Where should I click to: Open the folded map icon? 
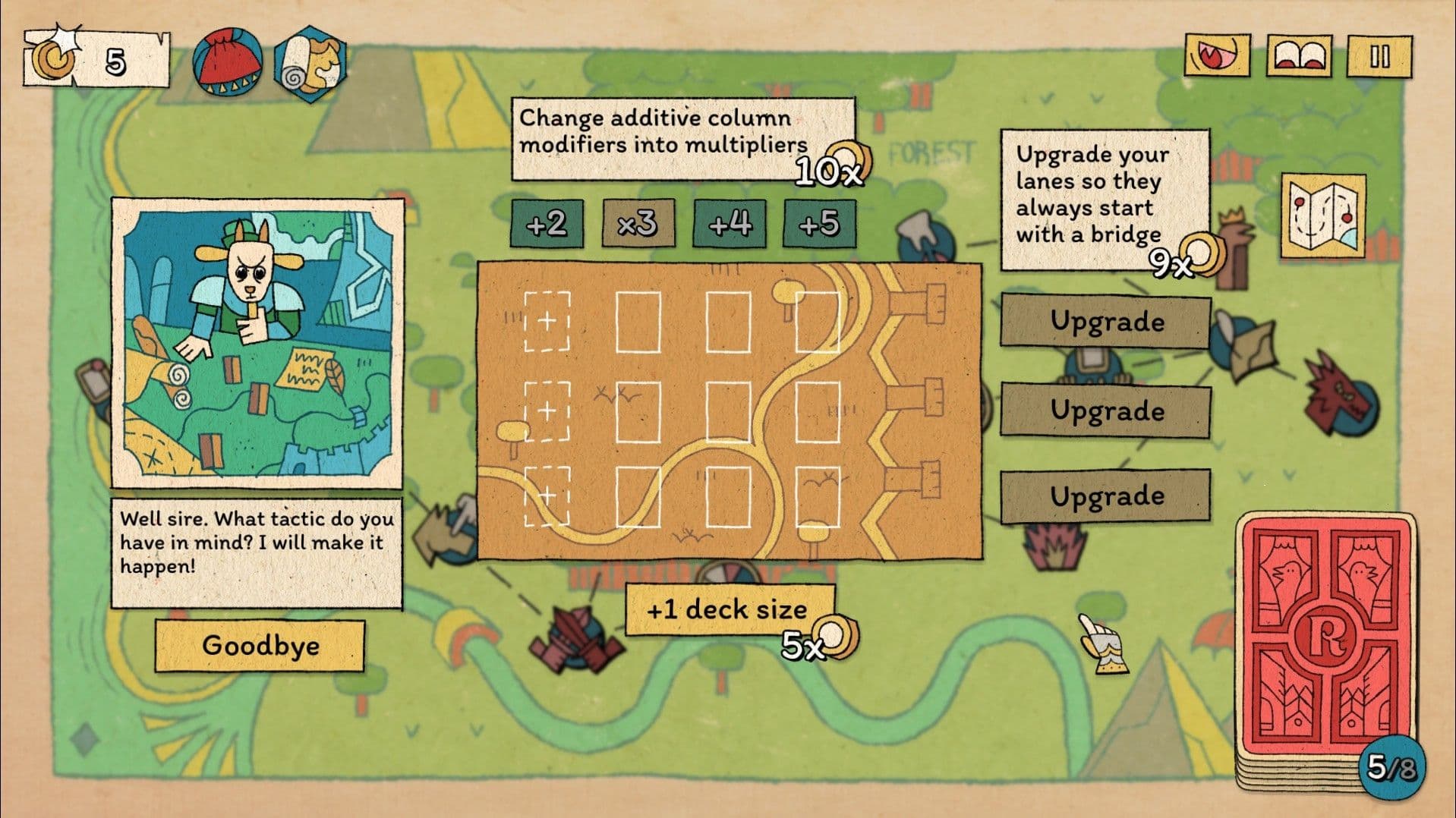tap(1322, 216)
